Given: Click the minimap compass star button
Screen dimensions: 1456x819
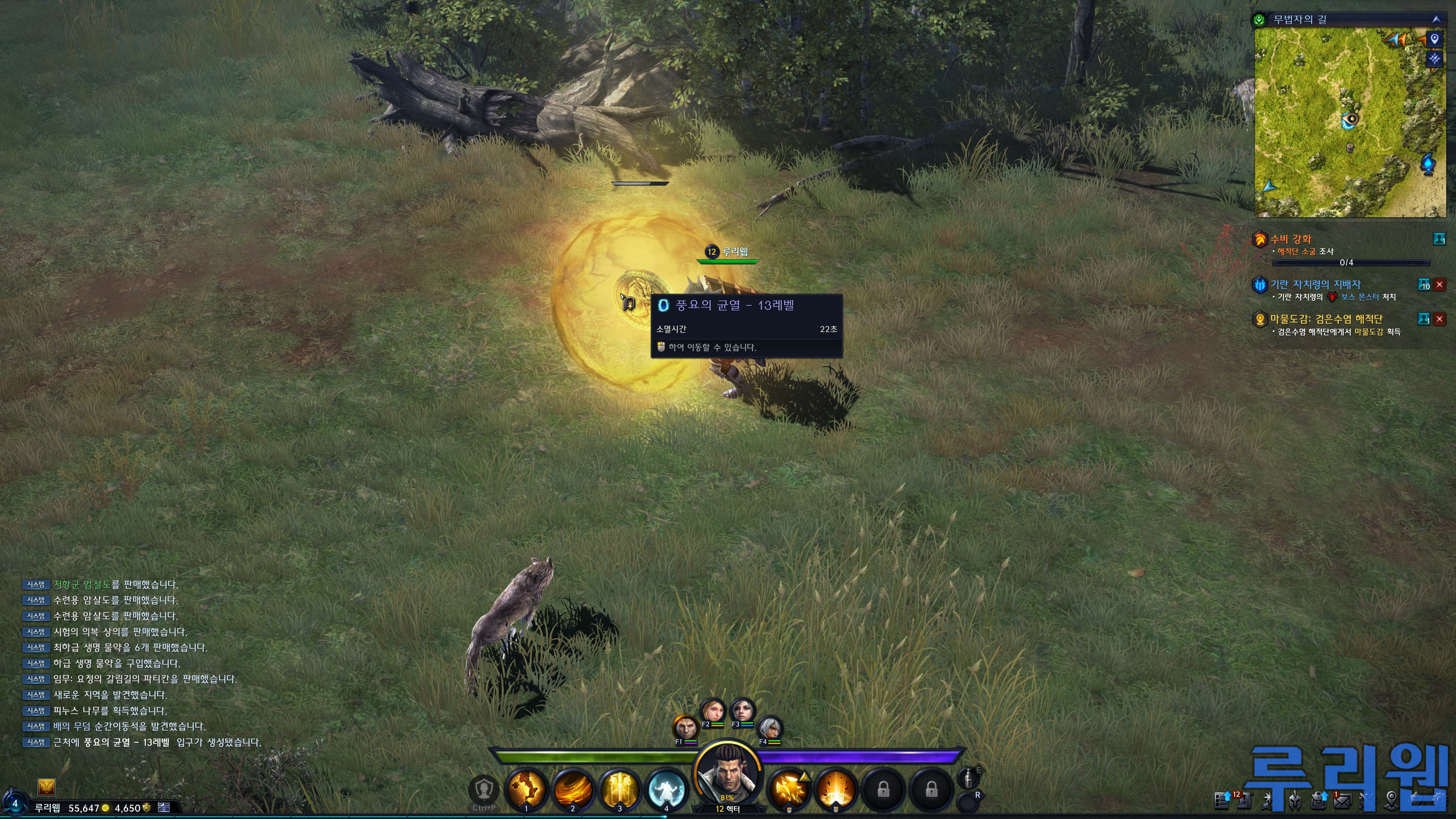Looking at the screenshot, I should pos(1434,58).
